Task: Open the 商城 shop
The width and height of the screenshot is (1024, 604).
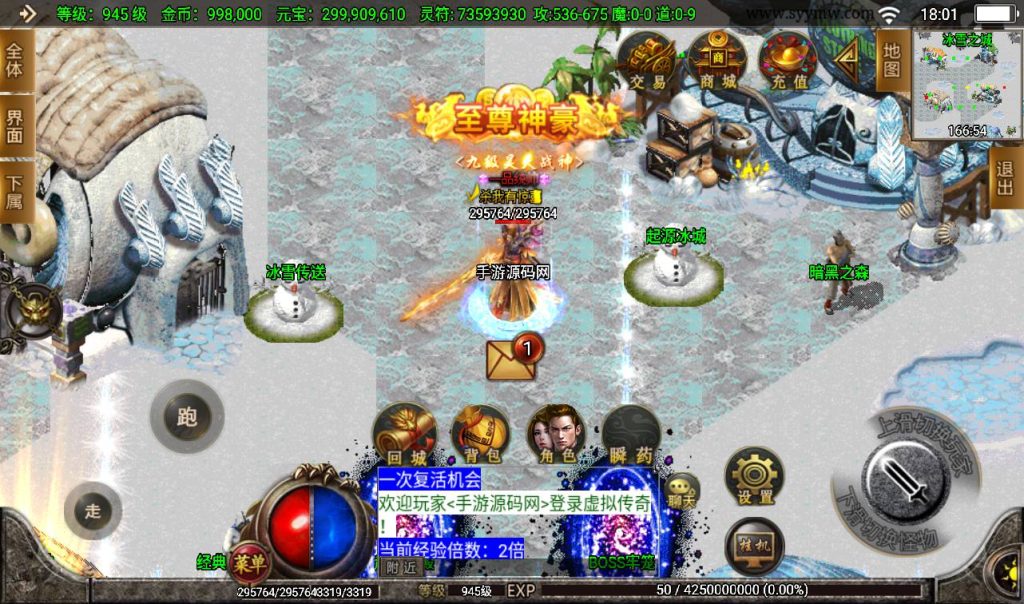Action: [x=717, y=62]
